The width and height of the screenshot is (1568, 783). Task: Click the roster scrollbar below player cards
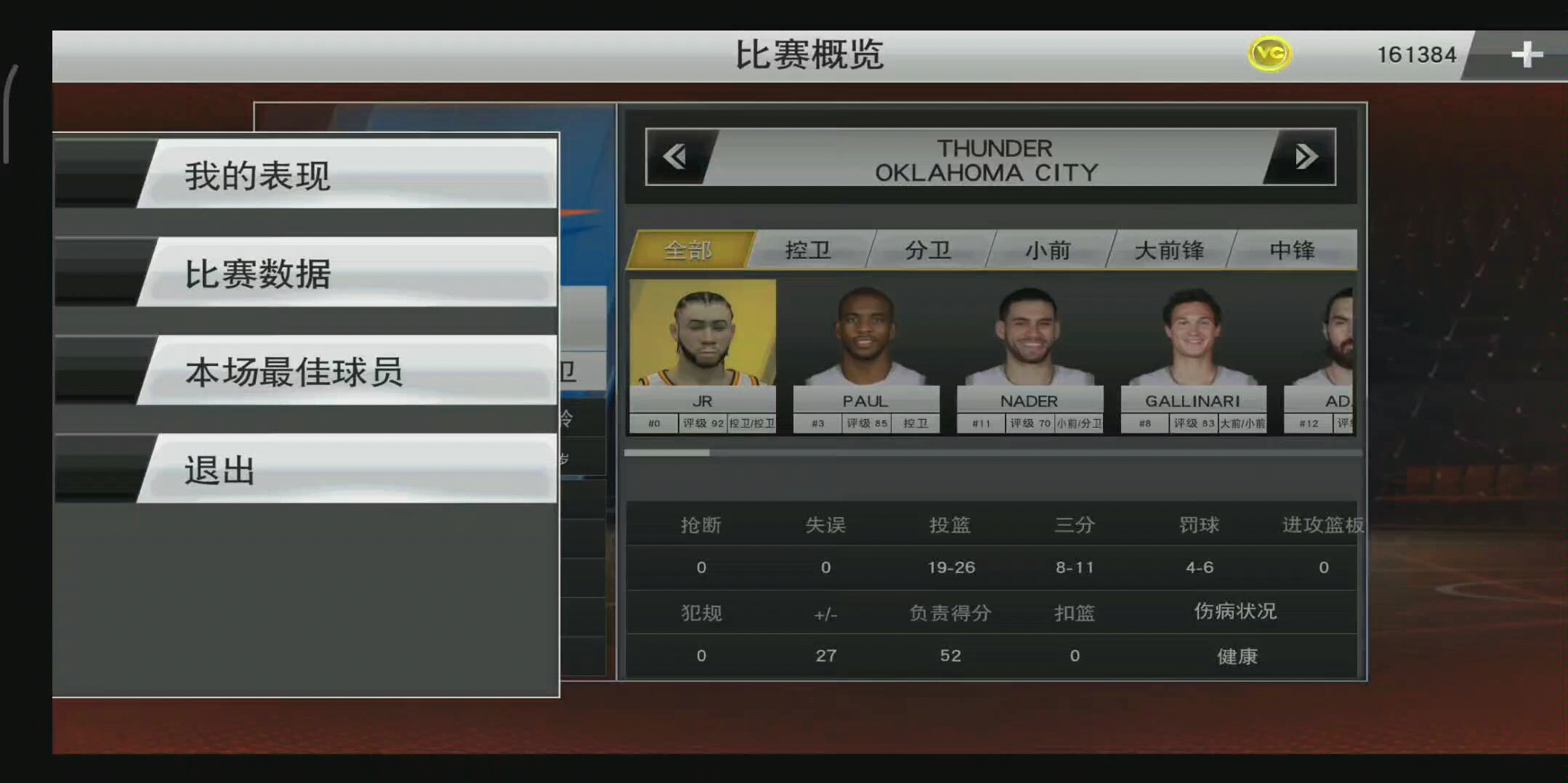[x=668, y=453]
